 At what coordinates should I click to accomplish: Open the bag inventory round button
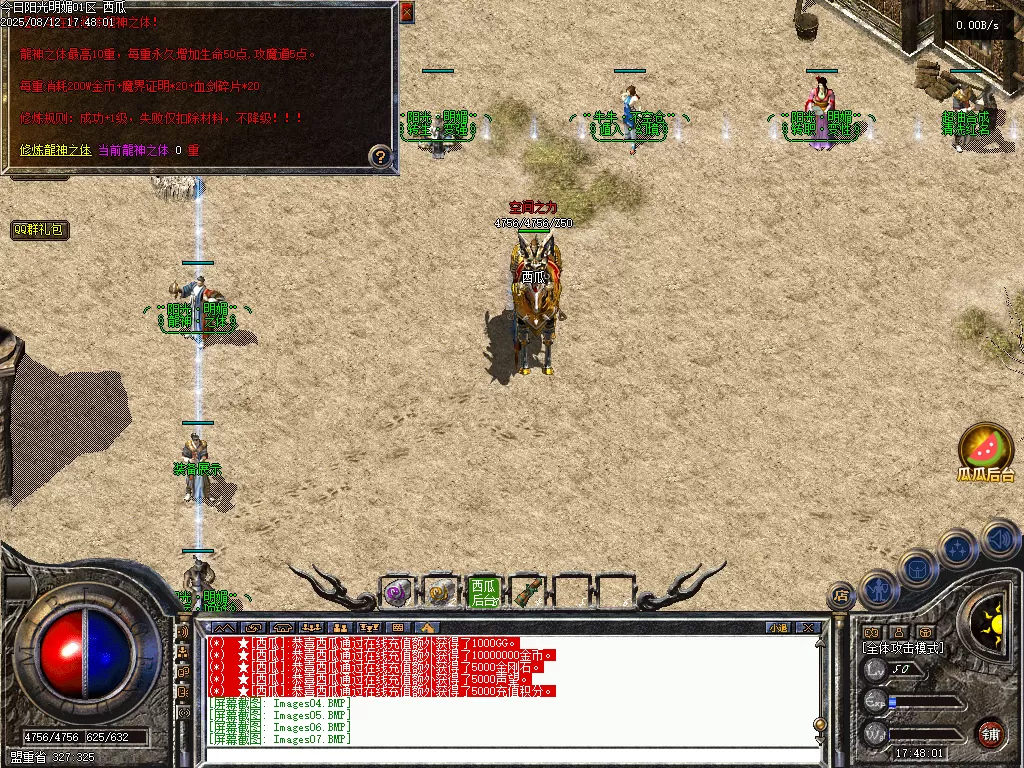[x=917, y=568]
